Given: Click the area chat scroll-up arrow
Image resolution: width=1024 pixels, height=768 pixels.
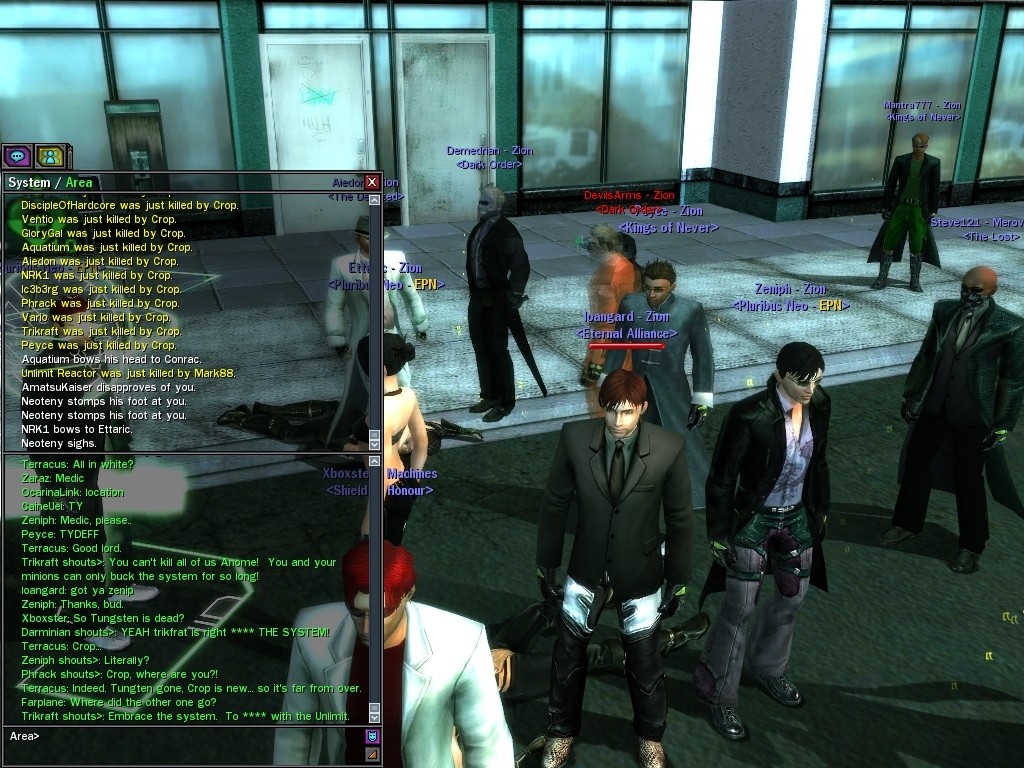Looking at the screenshot, I should tap(375, 462).
